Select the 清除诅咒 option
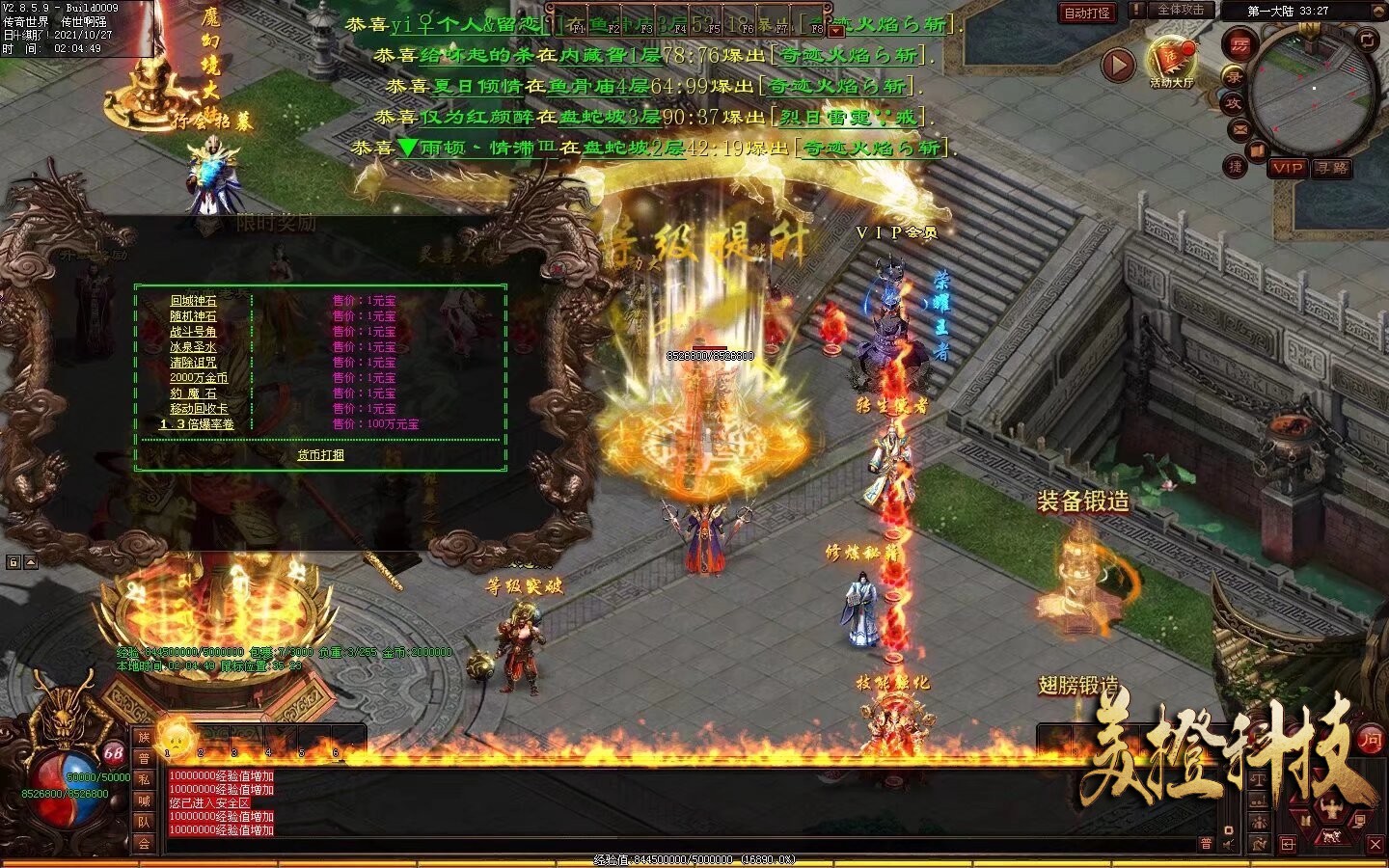 (193, 363)
